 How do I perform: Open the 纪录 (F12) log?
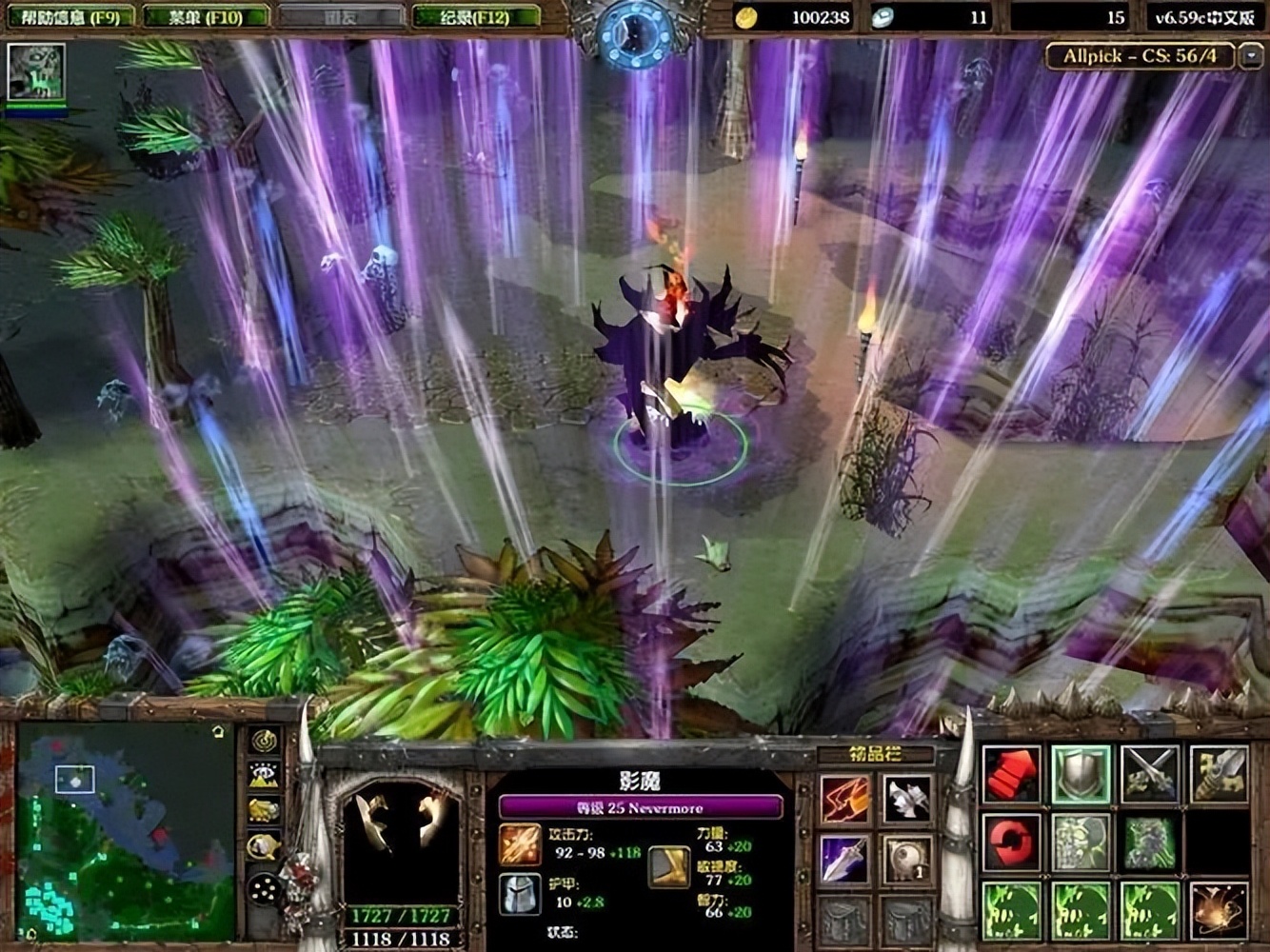coord(476,16)
